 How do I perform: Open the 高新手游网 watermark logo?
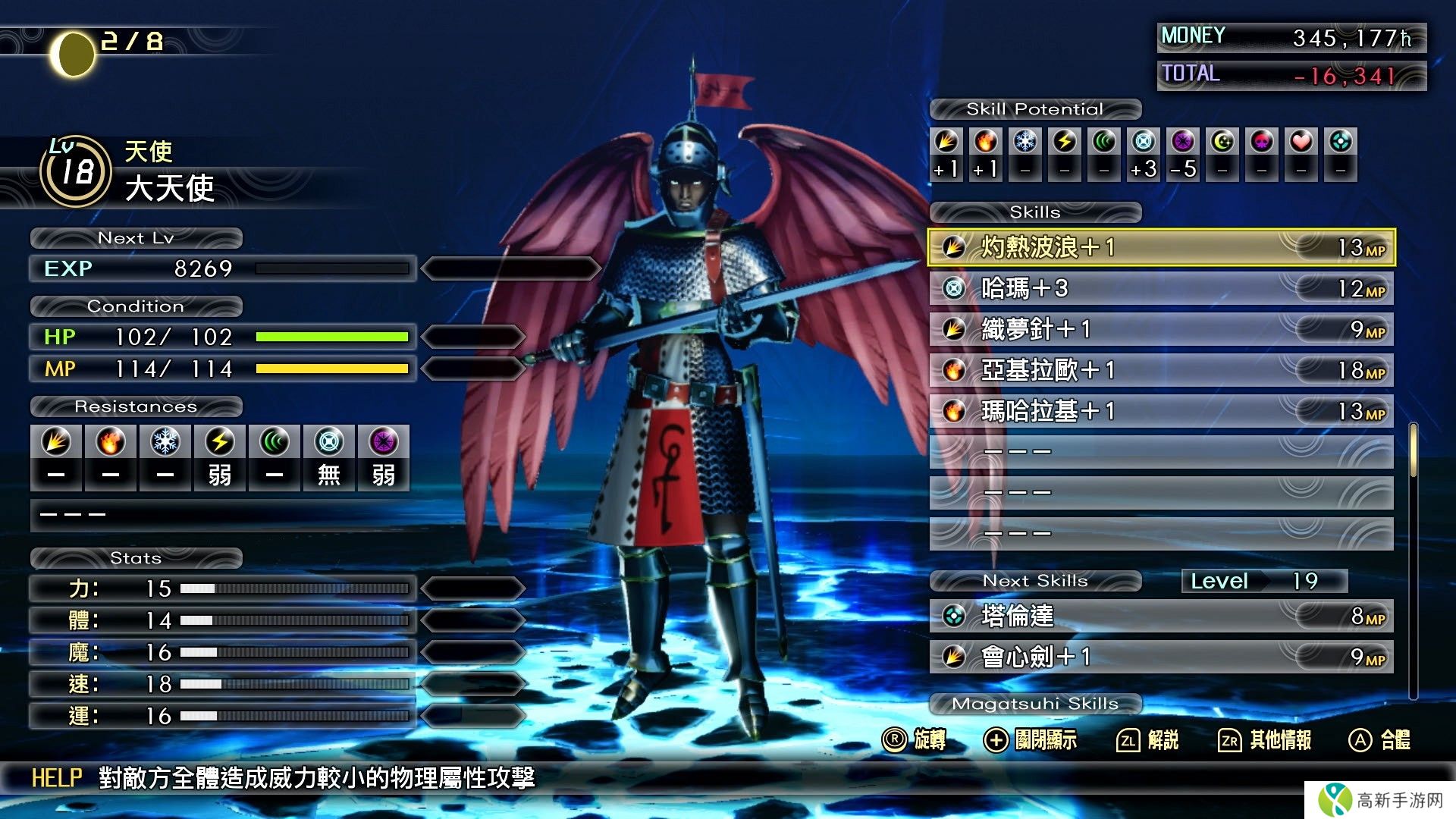tap(1380, 800)
